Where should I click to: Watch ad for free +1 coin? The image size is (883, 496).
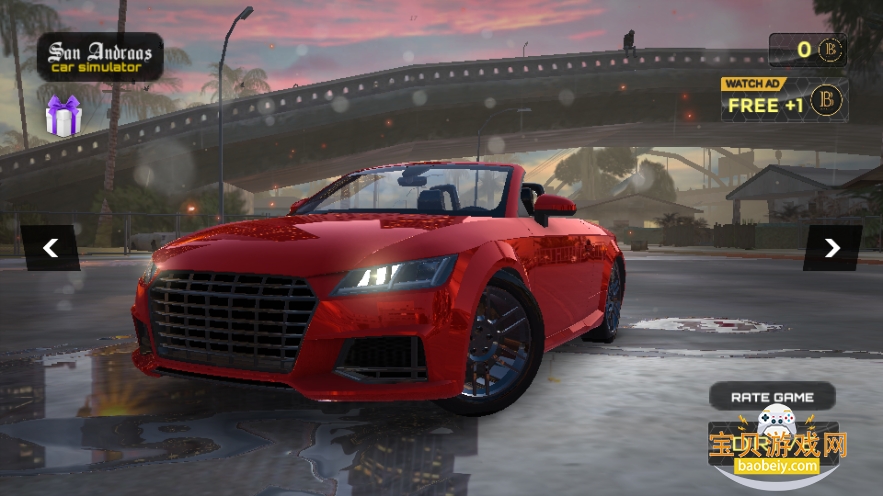(784, 100)
